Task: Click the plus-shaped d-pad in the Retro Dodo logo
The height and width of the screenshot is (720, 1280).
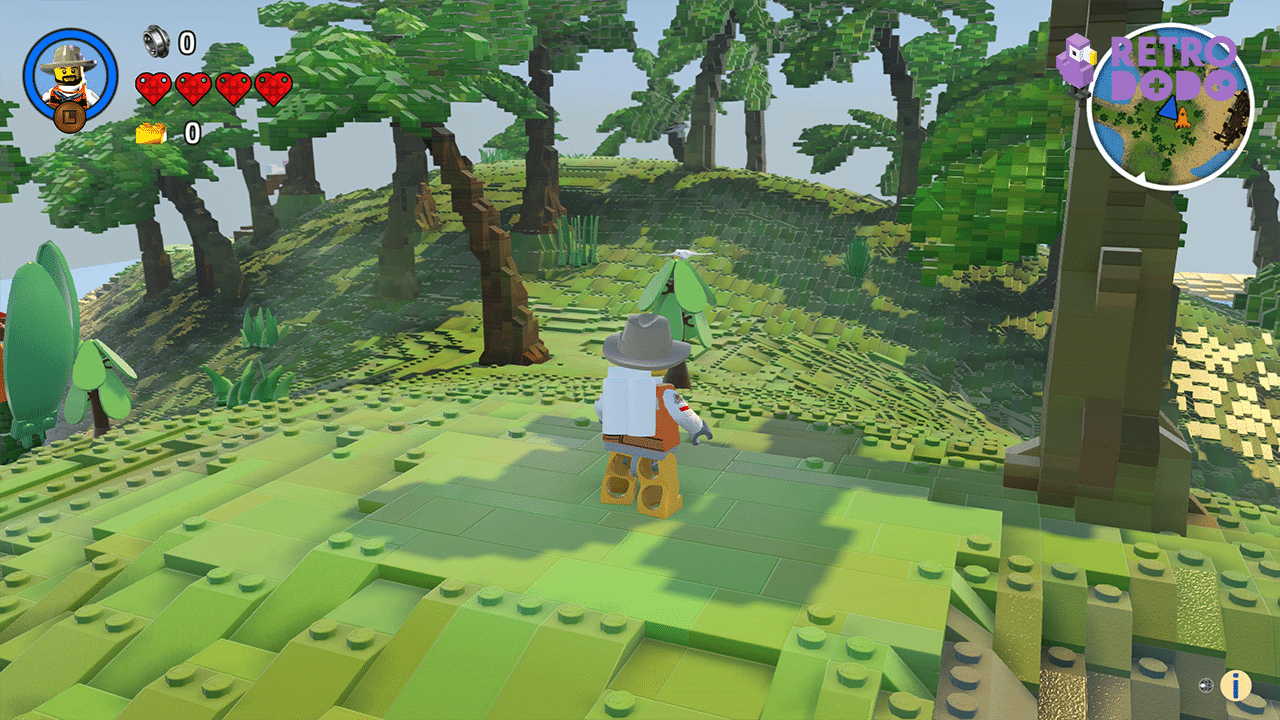Action: click(1156, 85)
